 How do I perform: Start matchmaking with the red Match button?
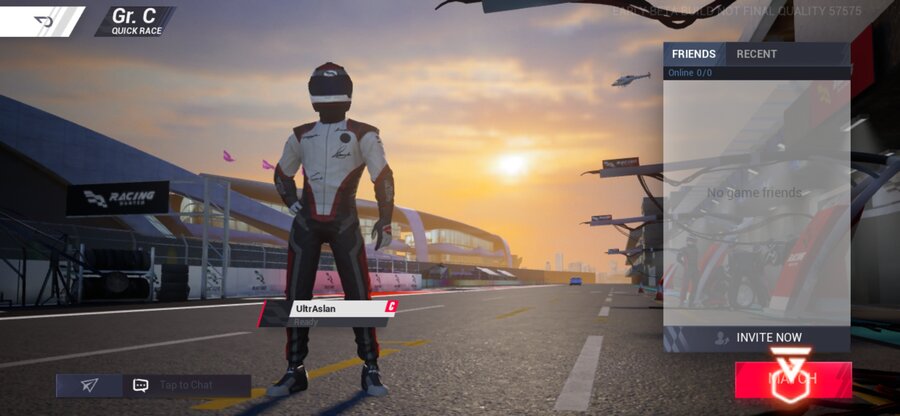tap(793, 380)
